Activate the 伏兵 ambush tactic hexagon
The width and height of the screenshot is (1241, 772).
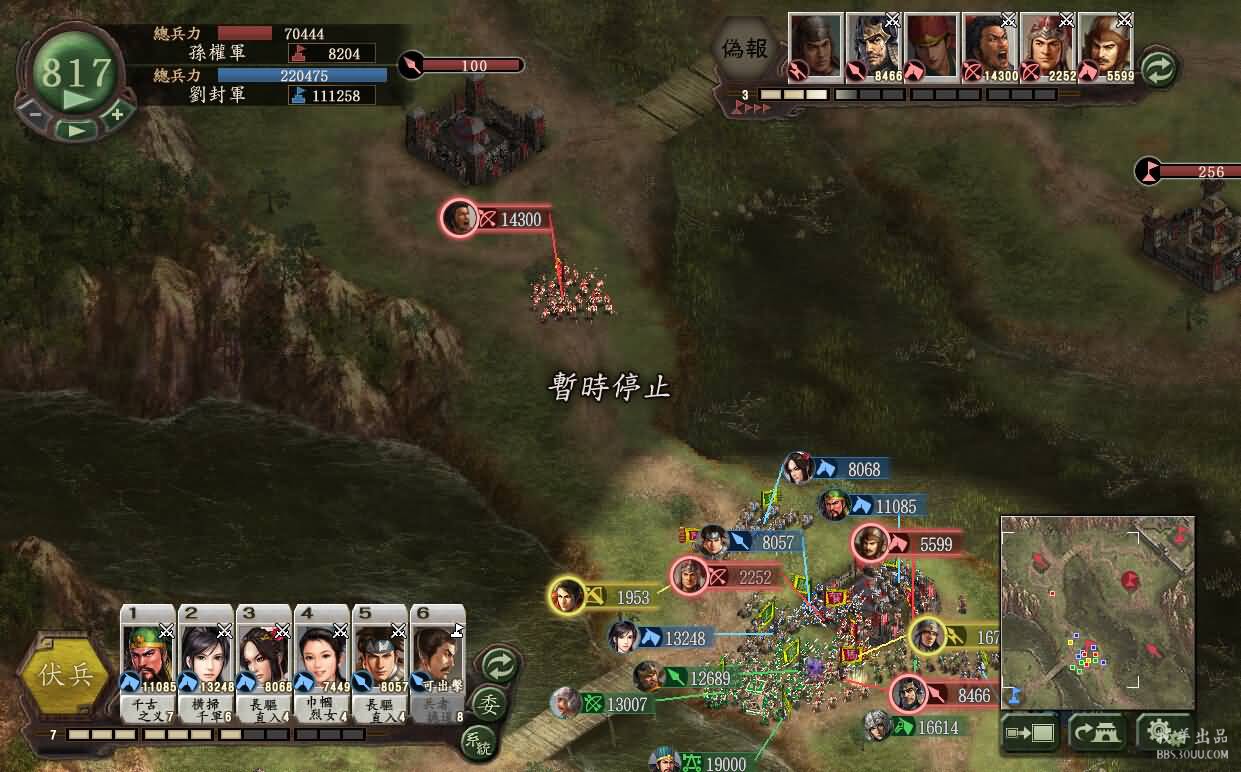66,673
